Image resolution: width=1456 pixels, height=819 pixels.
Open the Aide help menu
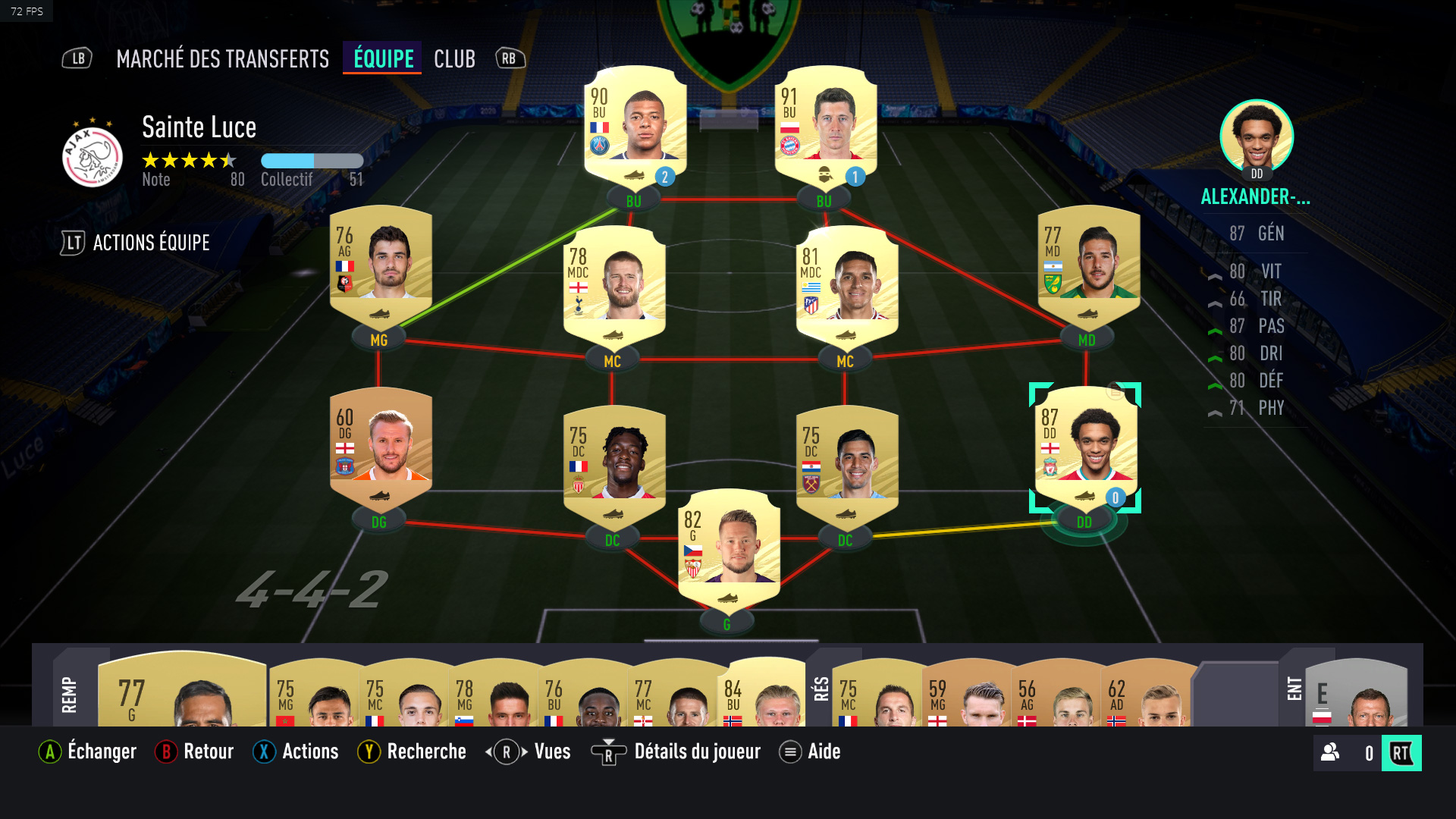tap(789, 752)
